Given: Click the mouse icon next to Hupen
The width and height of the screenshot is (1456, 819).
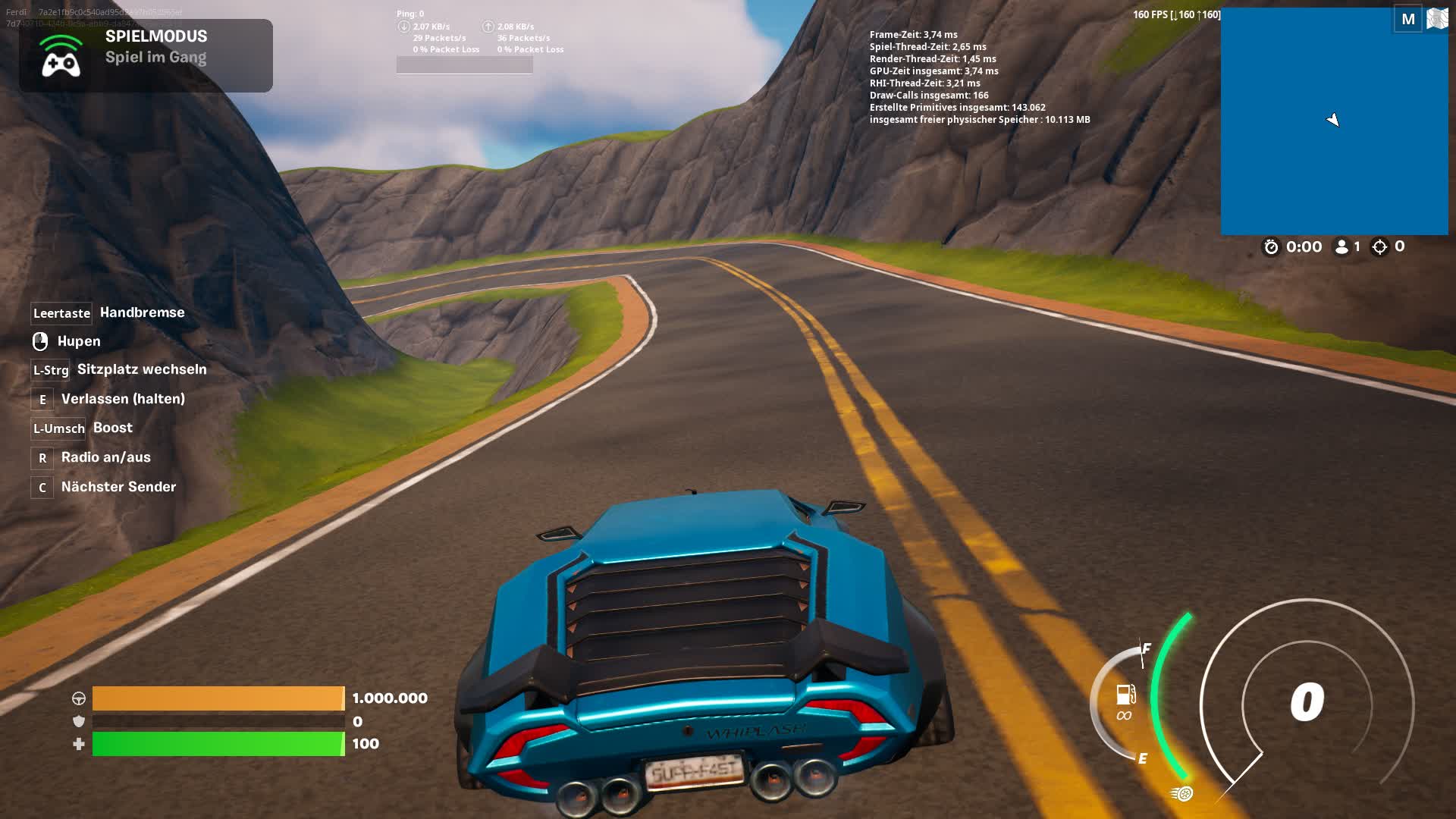Looking at the screenshot, I should pyautogui.click(x=42, y=341).
